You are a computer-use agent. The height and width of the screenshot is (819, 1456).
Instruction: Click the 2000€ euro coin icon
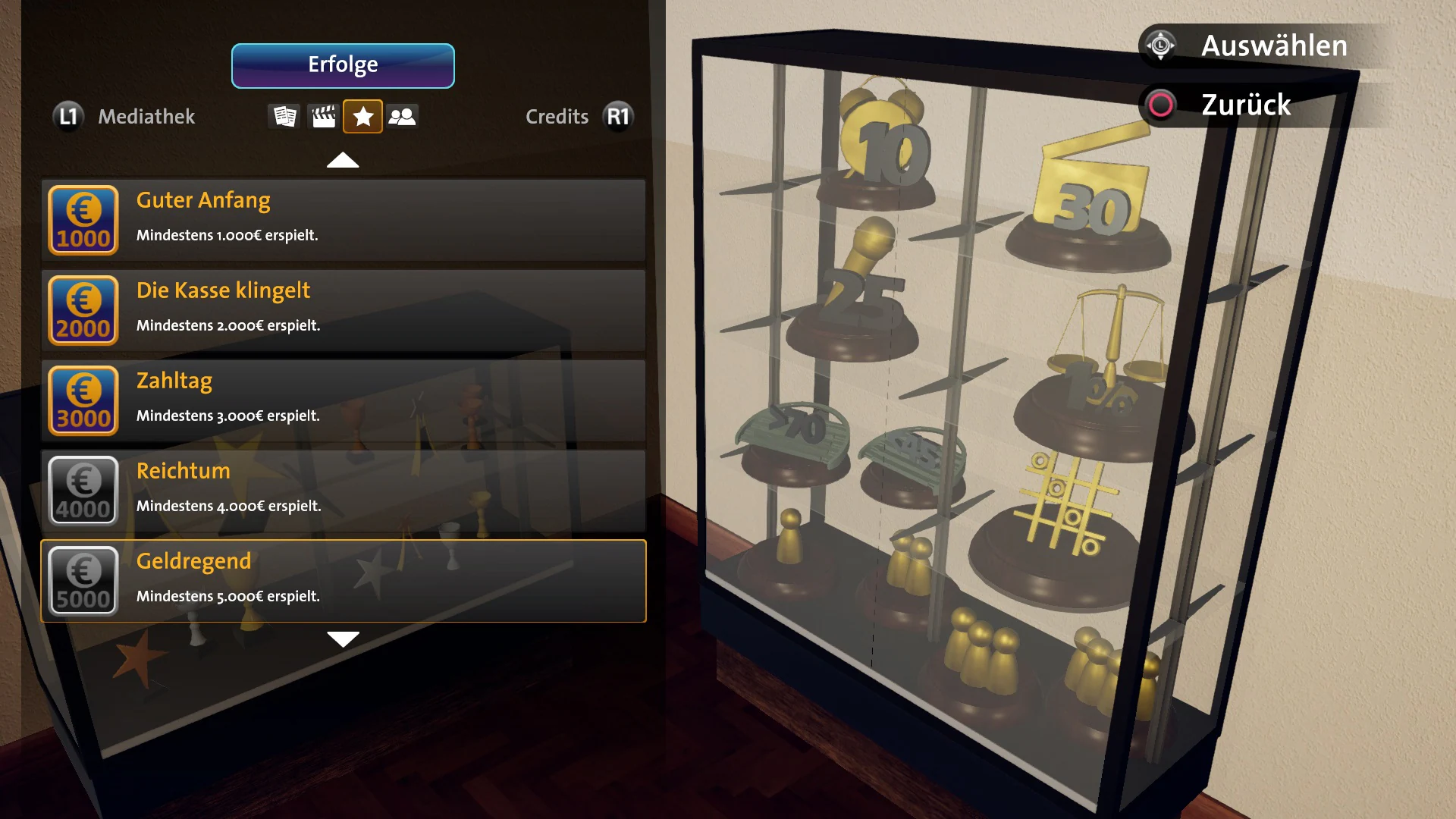[83, 311]
